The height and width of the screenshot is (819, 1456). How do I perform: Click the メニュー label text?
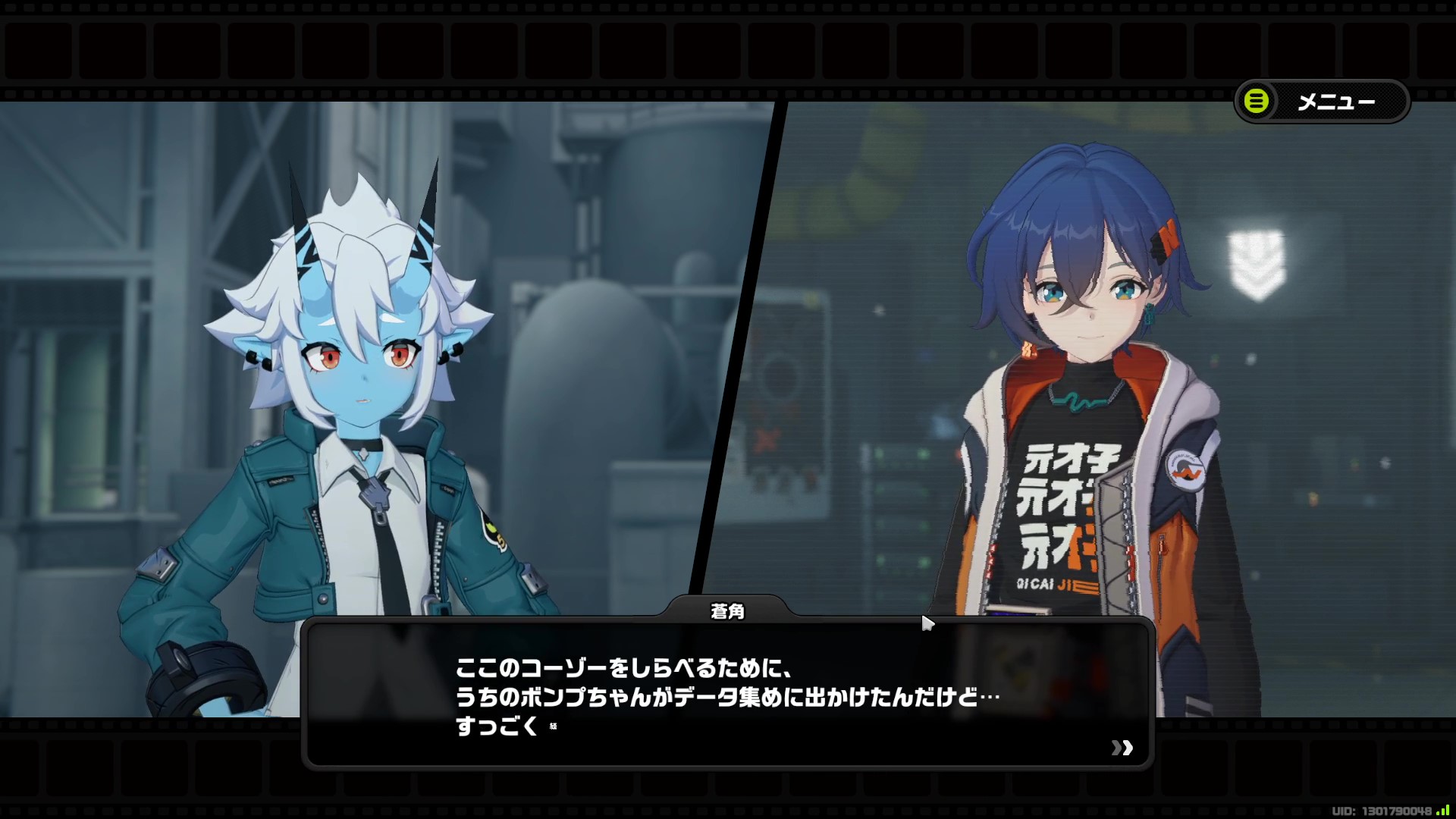pyautogui.click(x=1338, y=102)
